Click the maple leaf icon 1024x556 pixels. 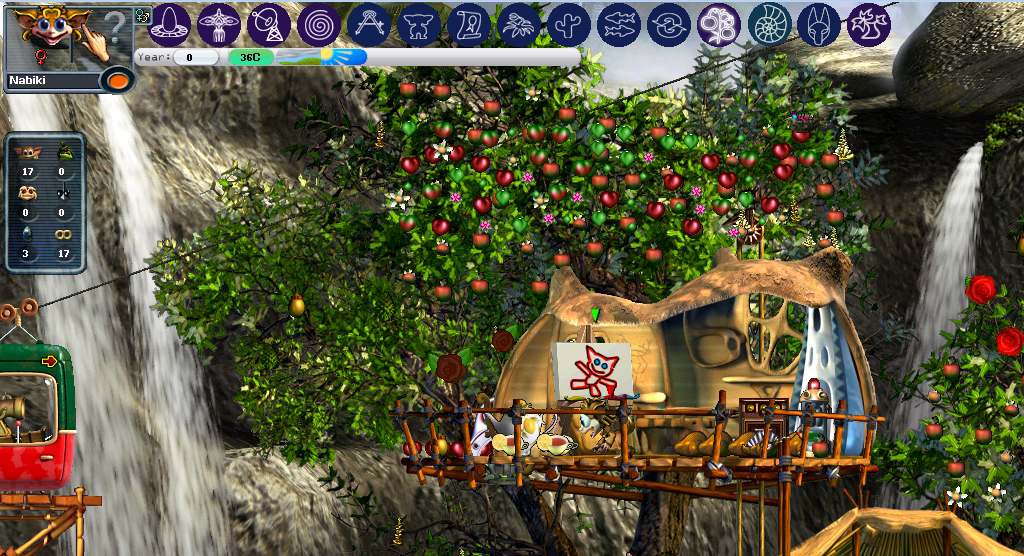(869, 24)
